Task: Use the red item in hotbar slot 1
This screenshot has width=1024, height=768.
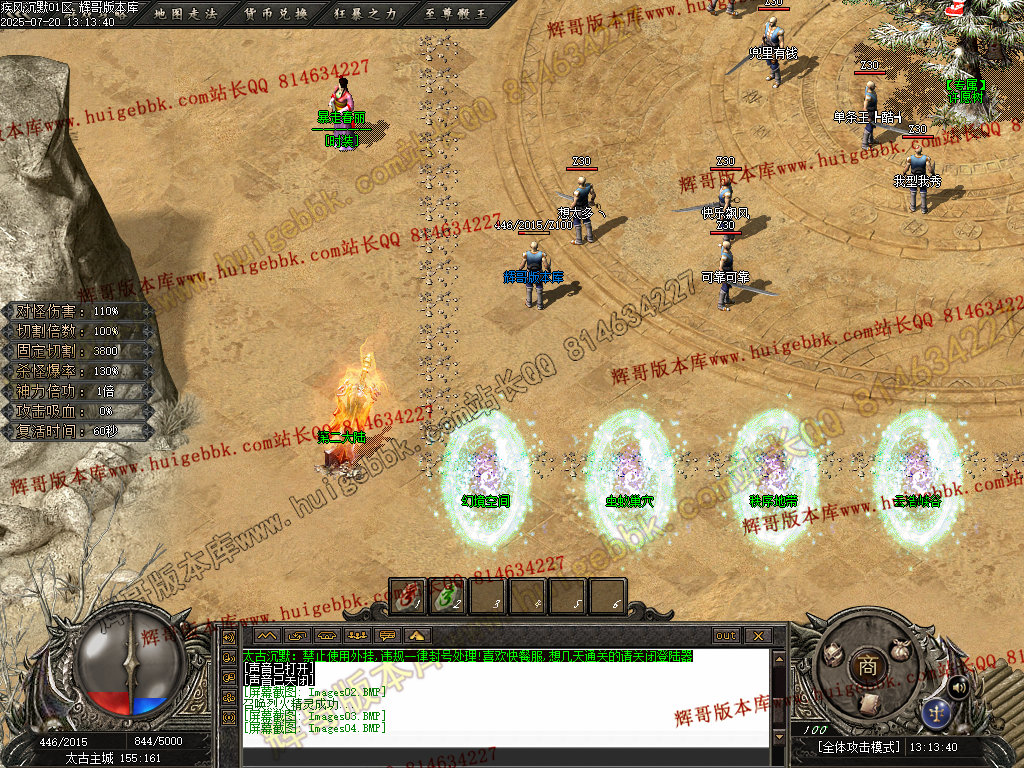Action: [x=407, y=597]
